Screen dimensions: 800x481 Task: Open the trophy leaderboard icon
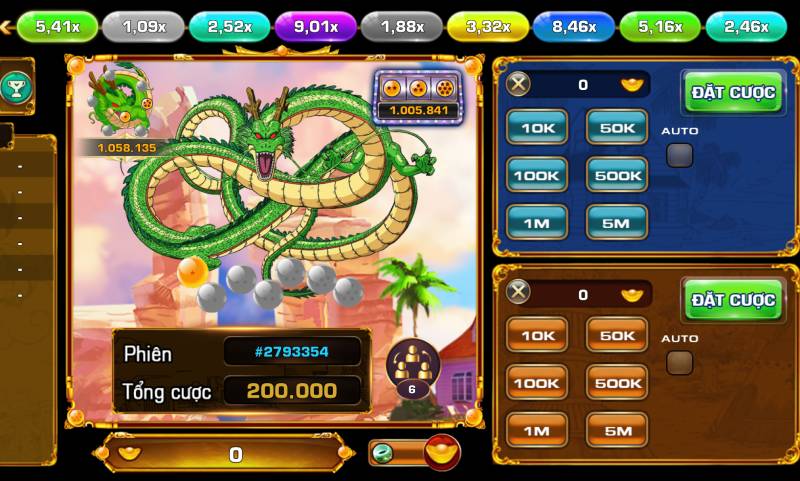(16, 87)
